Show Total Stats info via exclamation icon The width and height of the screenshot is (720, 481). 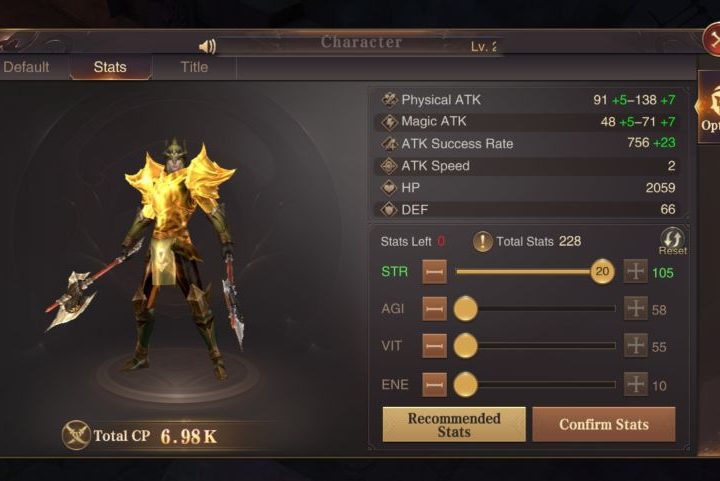pos(482,241)
